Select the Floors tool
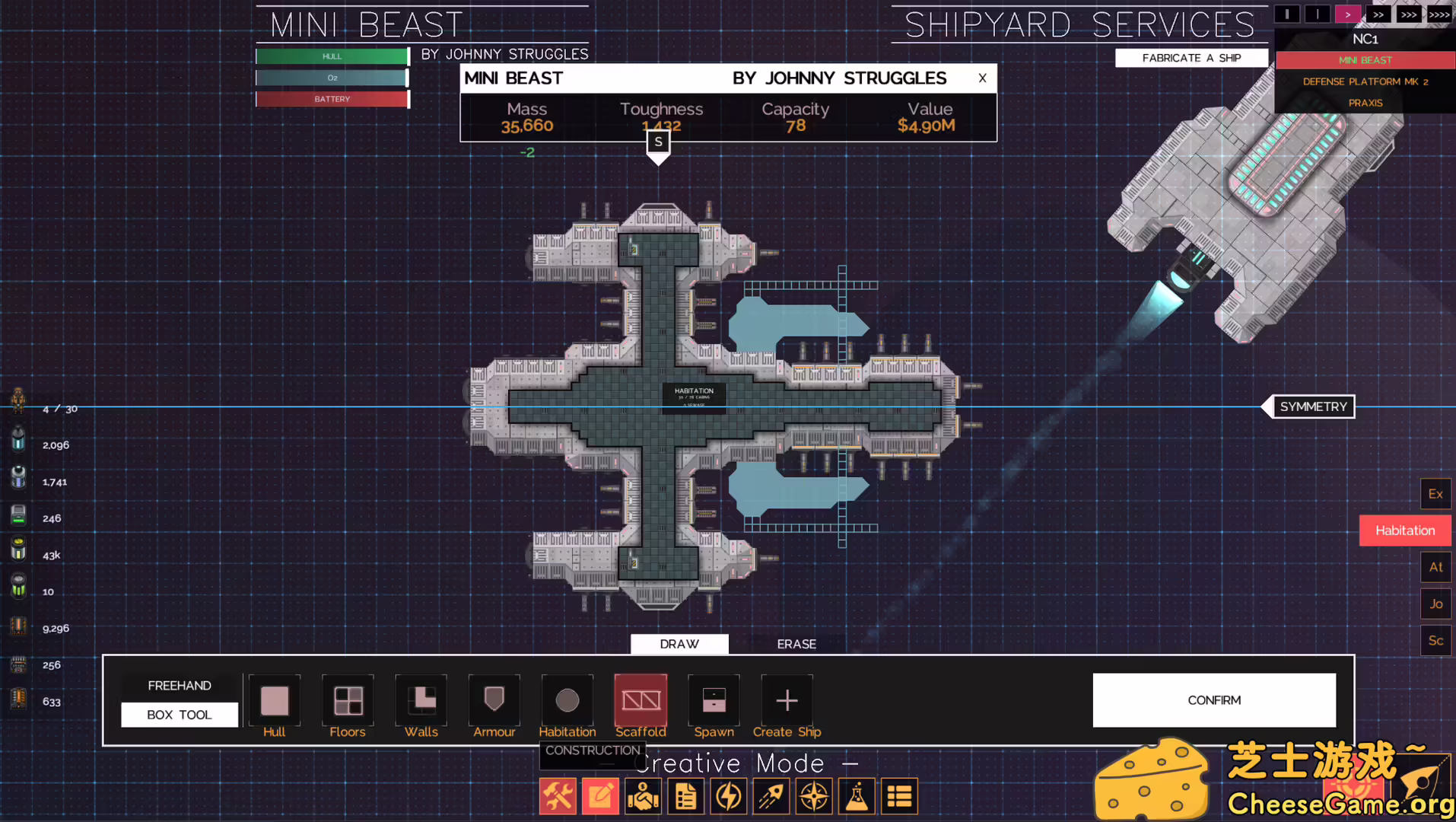 coord(348,700)
